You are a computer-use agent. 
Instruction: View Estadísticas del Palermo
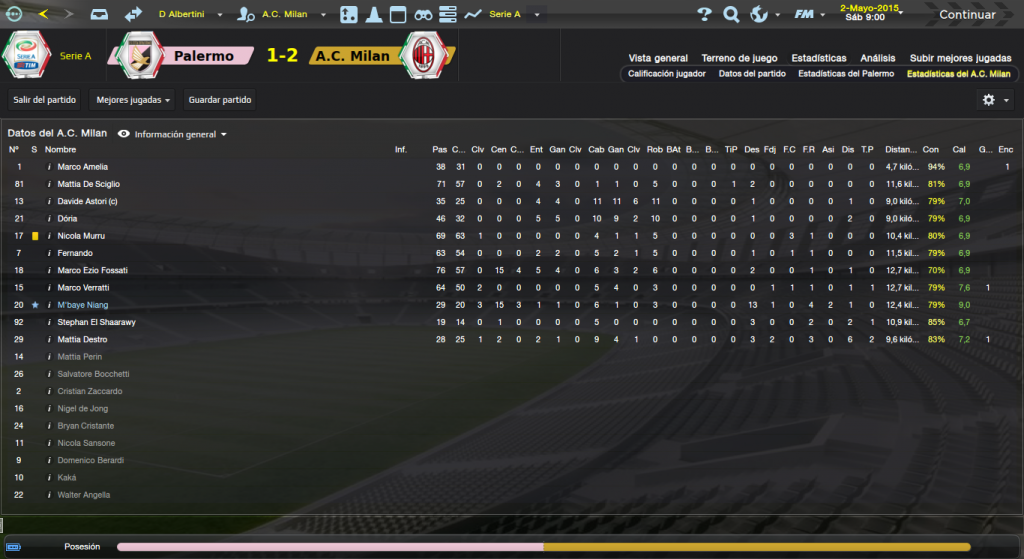click(846, 74)
